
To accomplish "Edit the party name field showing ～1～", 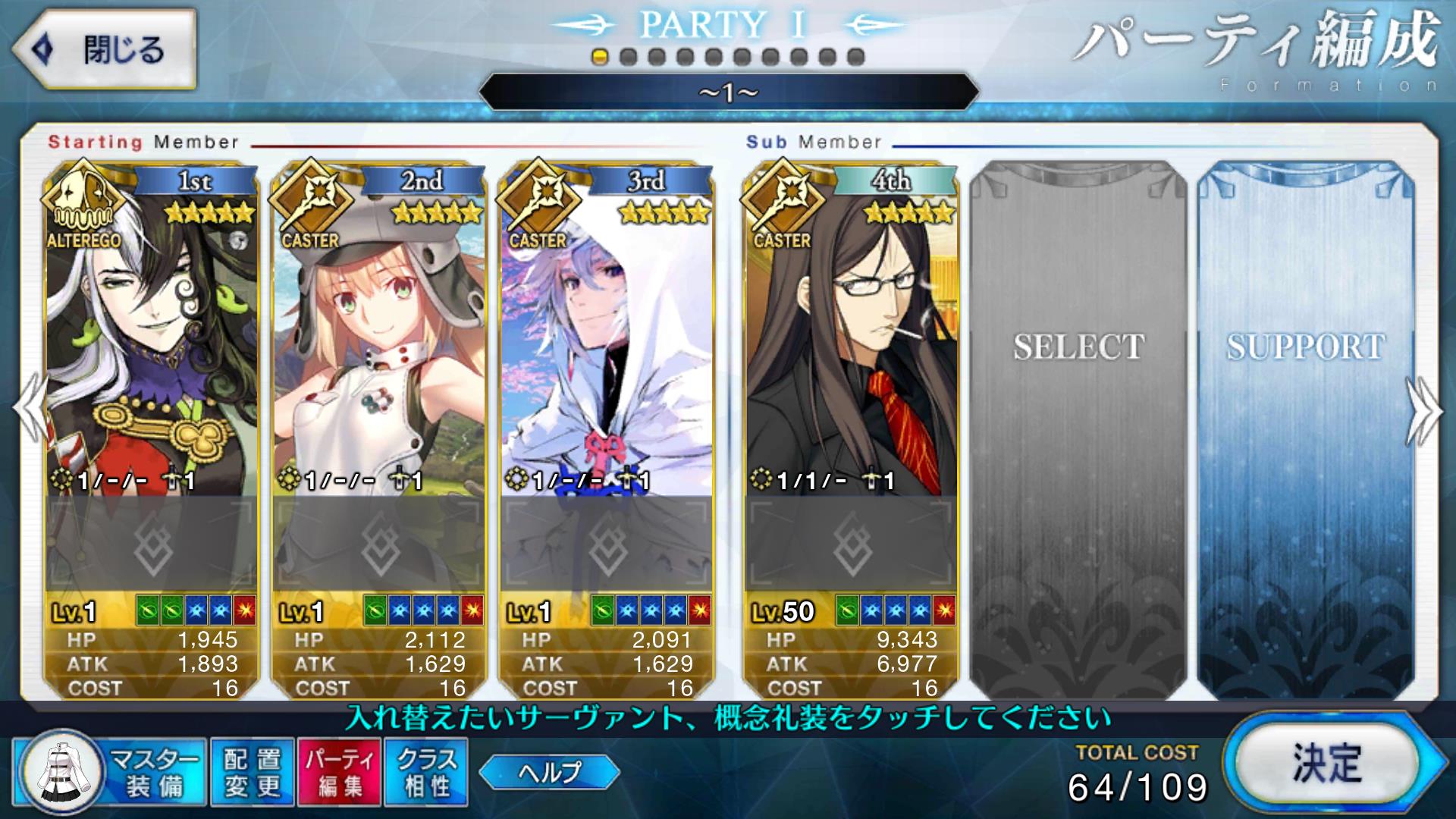I will point(728,93).
